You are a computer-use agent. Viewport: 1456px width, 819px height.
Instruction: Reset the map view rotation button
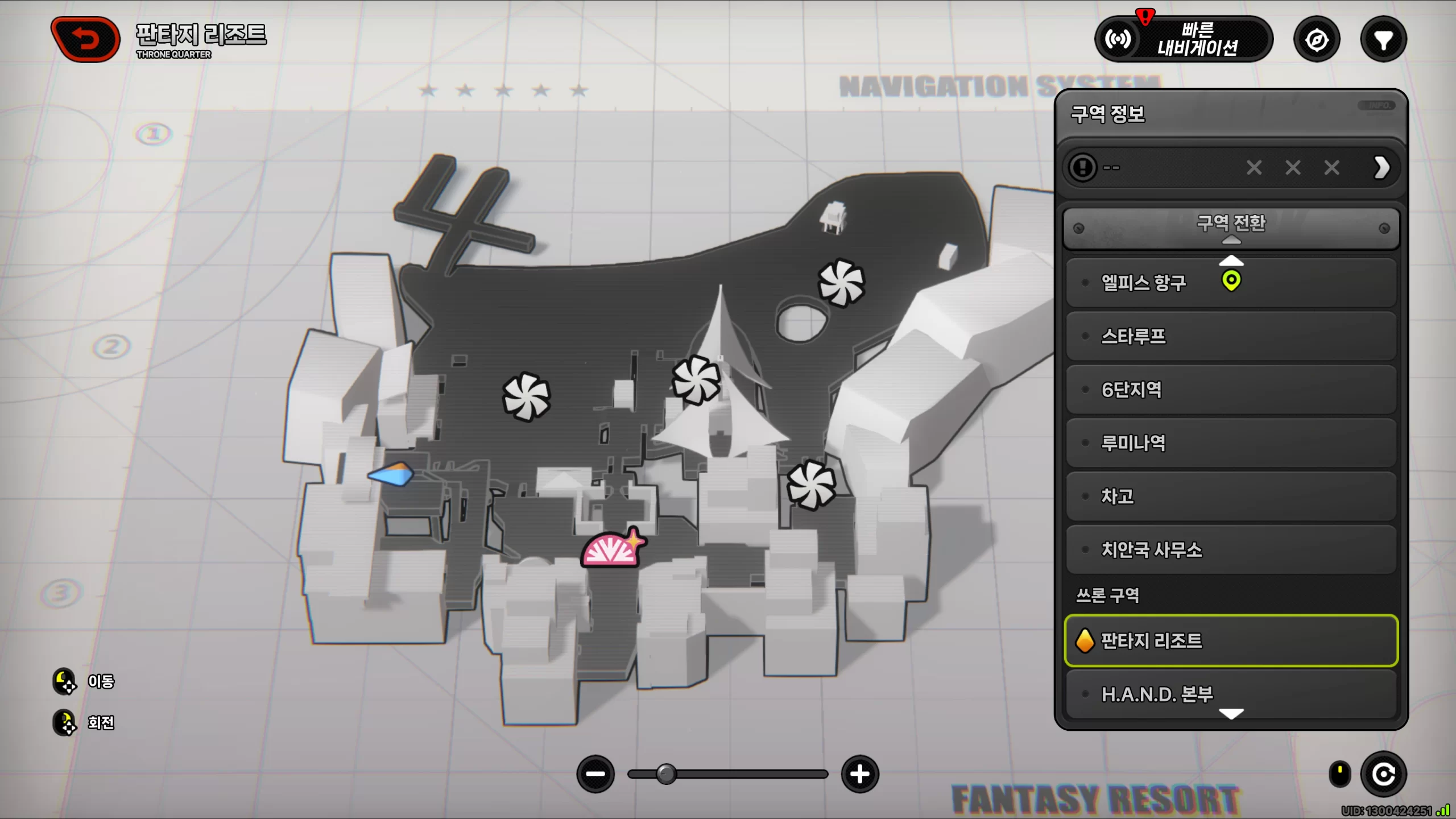(x=1383, y=774)
